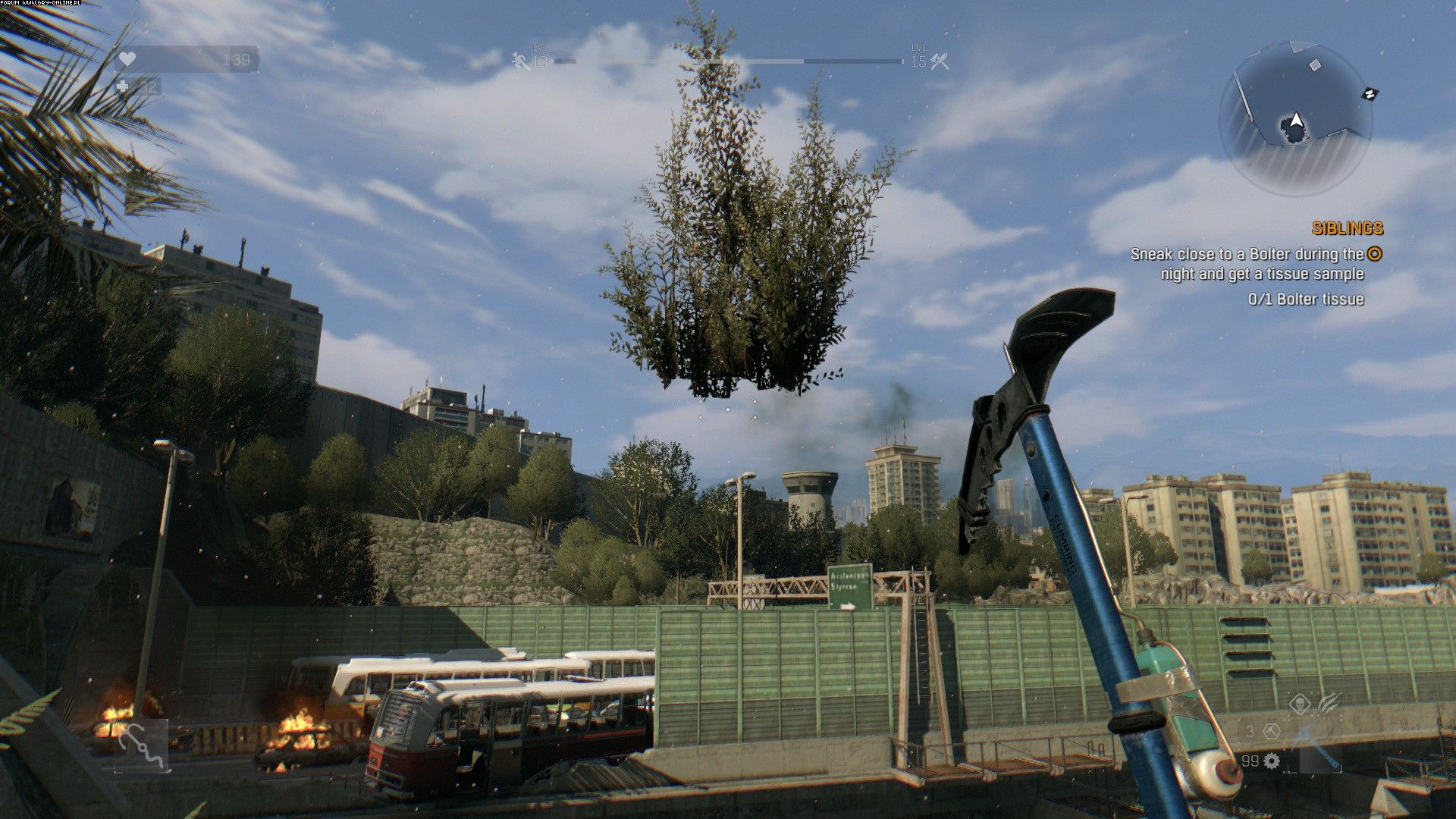Click the crossed tools power icon
Screen dimensions: 1456x819
[x=940, y=61]
